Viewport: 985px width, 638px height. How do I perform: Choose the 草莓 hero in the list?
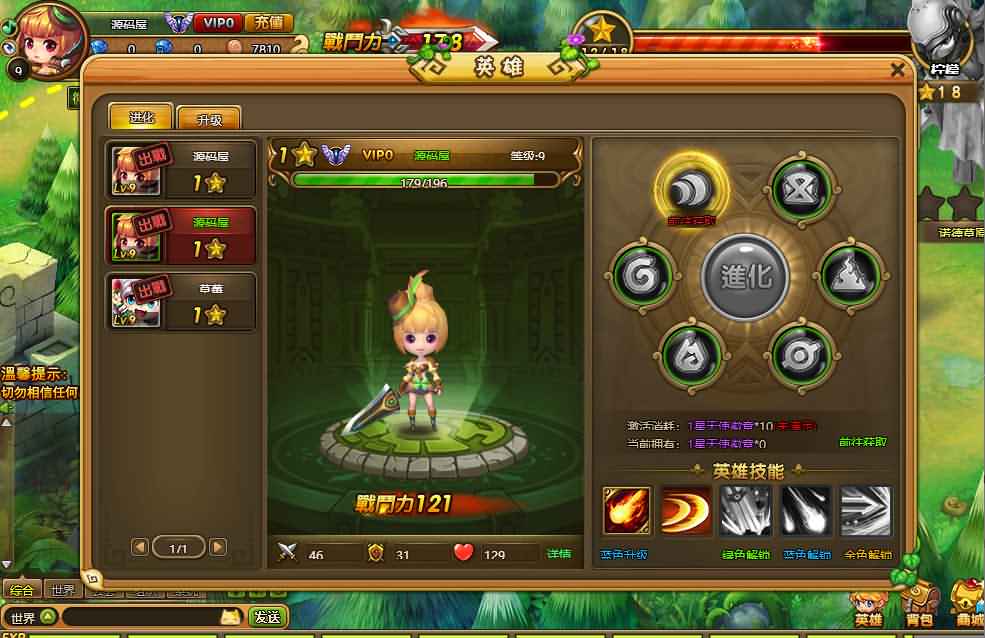click(181, 301)
